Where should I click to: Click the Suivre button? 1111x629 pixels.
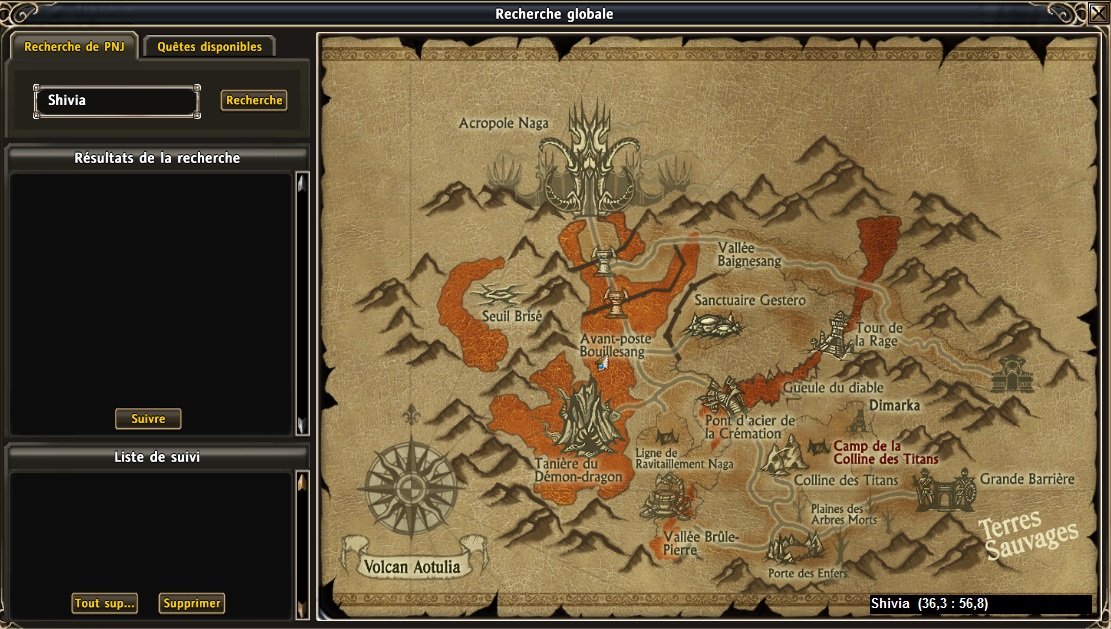(x=148, y=419)
